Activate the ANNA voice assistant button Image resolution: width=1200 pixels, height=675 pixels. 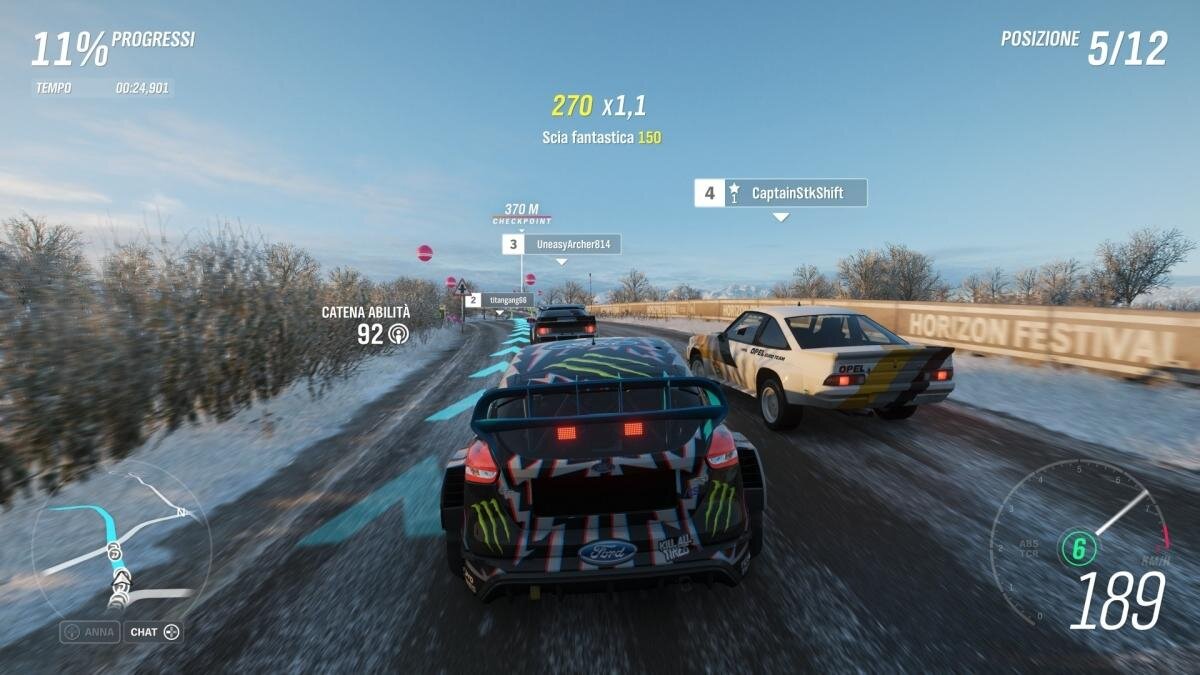click(90, 632)
